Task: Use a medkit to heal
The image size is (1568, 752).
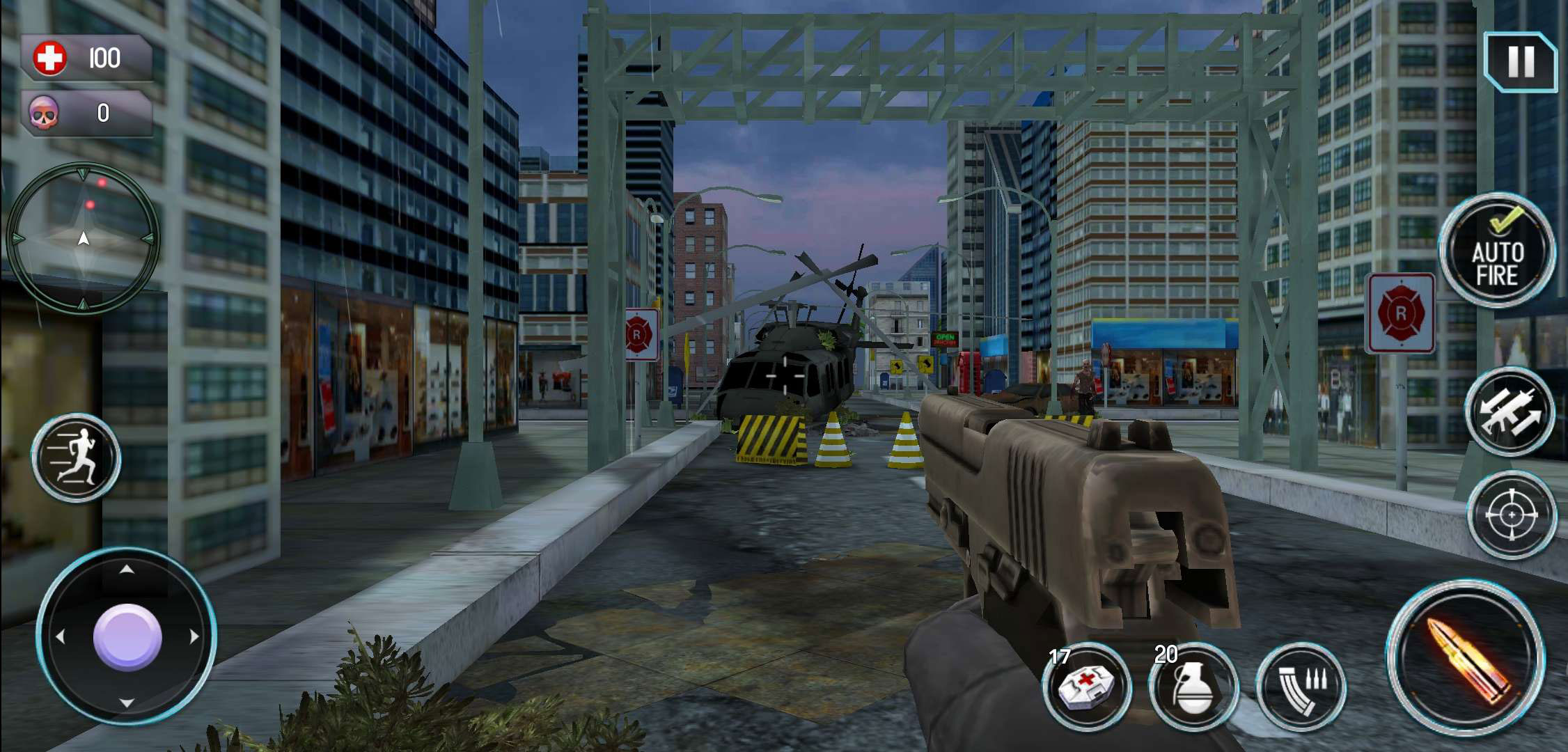Action: pyautogui.click(x=1086, y=687)
